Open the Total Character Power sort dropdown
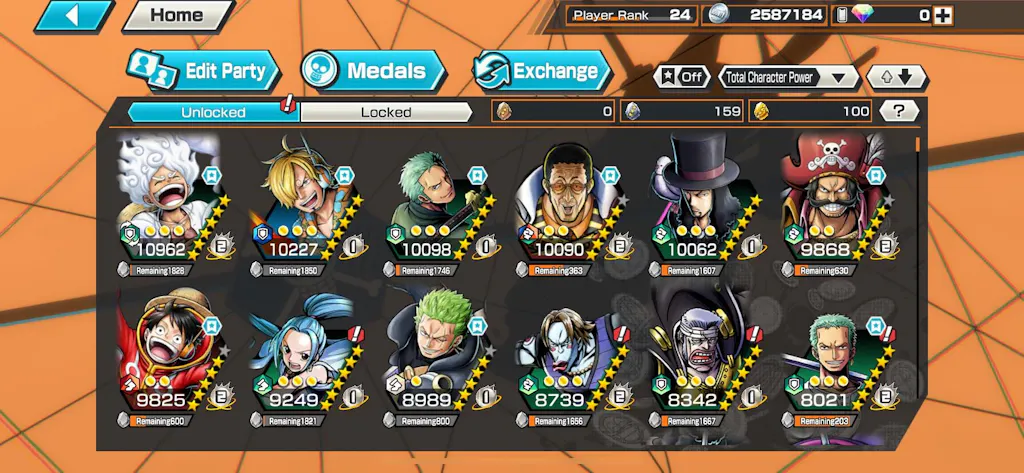 click(x=788, y=77)
